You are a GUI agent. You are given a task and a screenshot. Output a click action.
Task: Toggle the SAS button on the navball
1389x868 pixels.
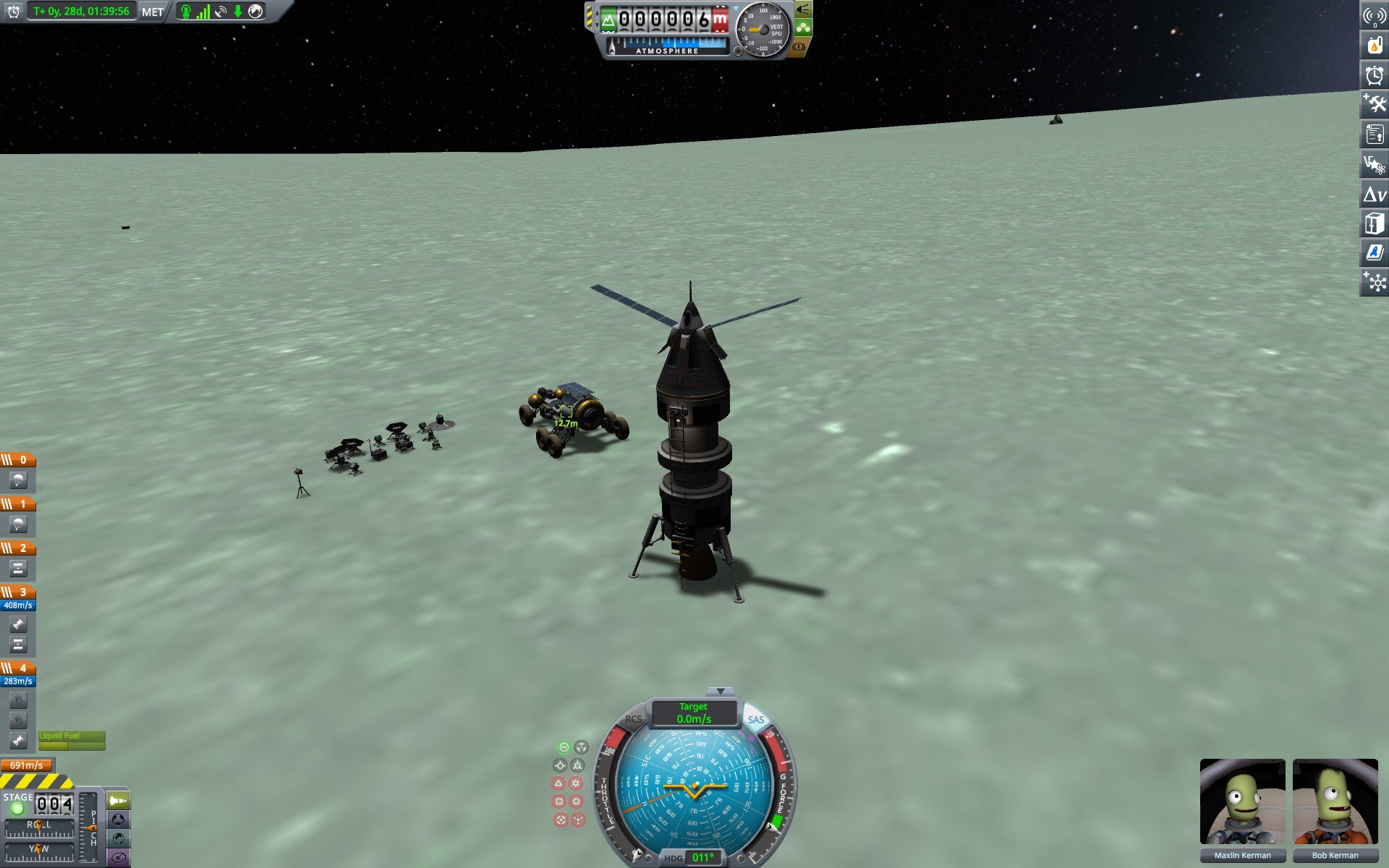tap(755, 719)
